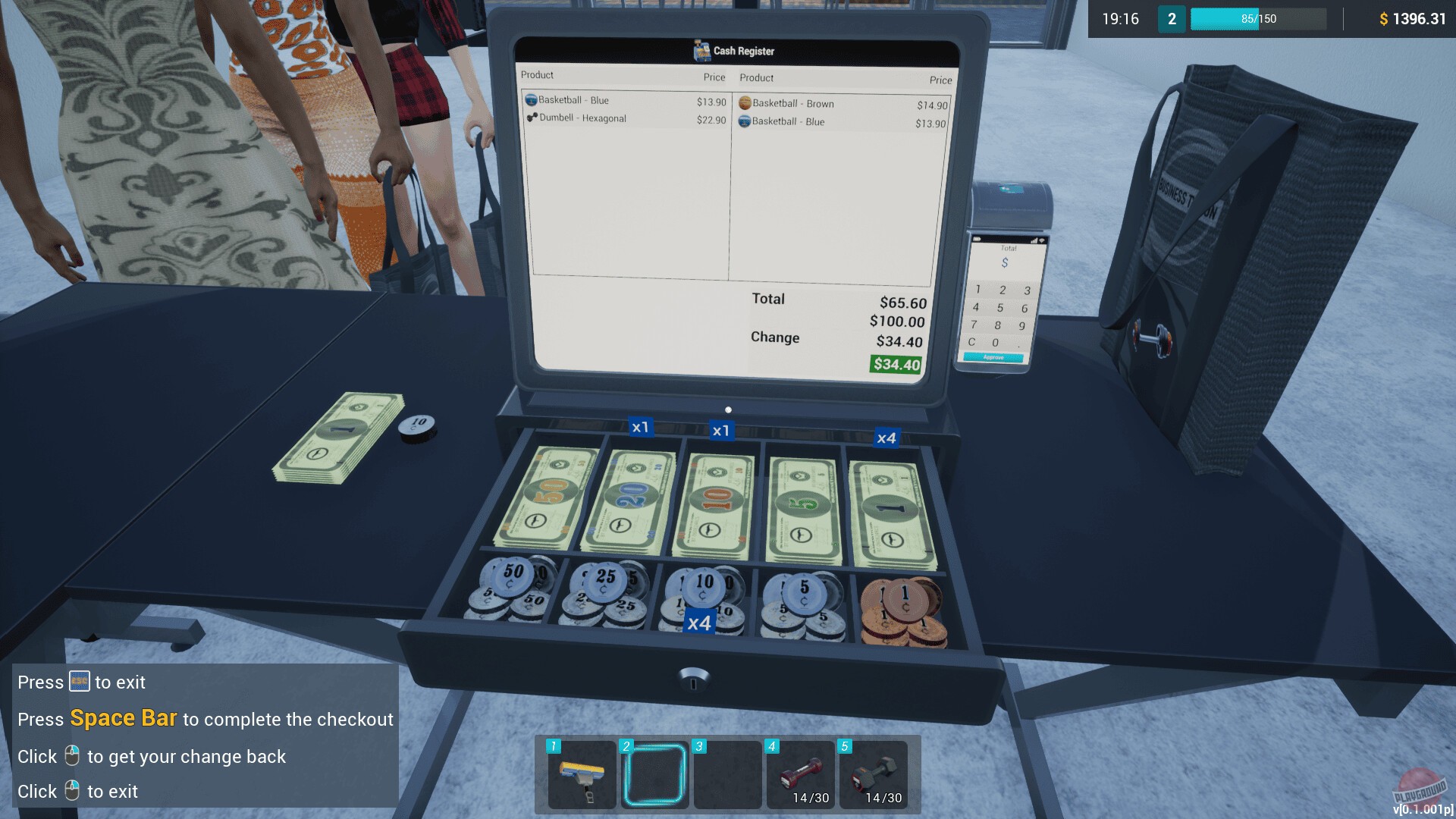Select the Basketball - Brown product icon

(x=746, y=103)
